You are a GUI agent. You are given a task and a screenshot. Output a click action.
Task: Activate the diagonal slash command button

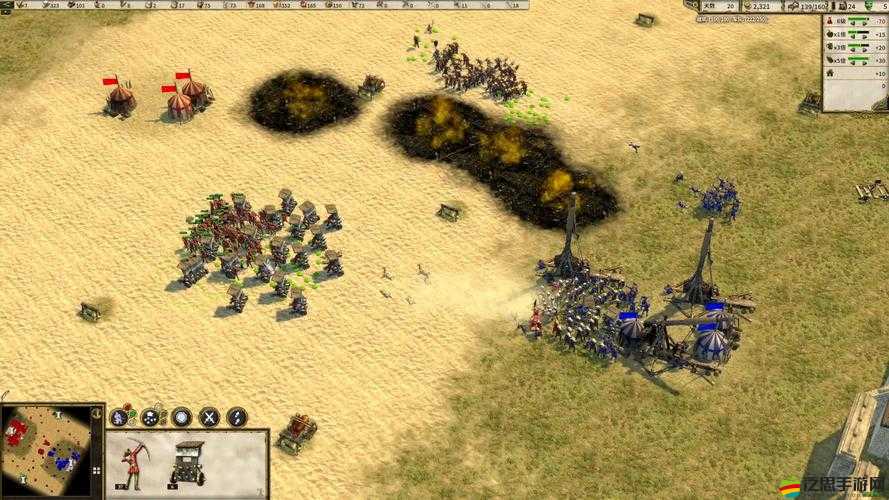pyautogui.click(x=237, y=417)
